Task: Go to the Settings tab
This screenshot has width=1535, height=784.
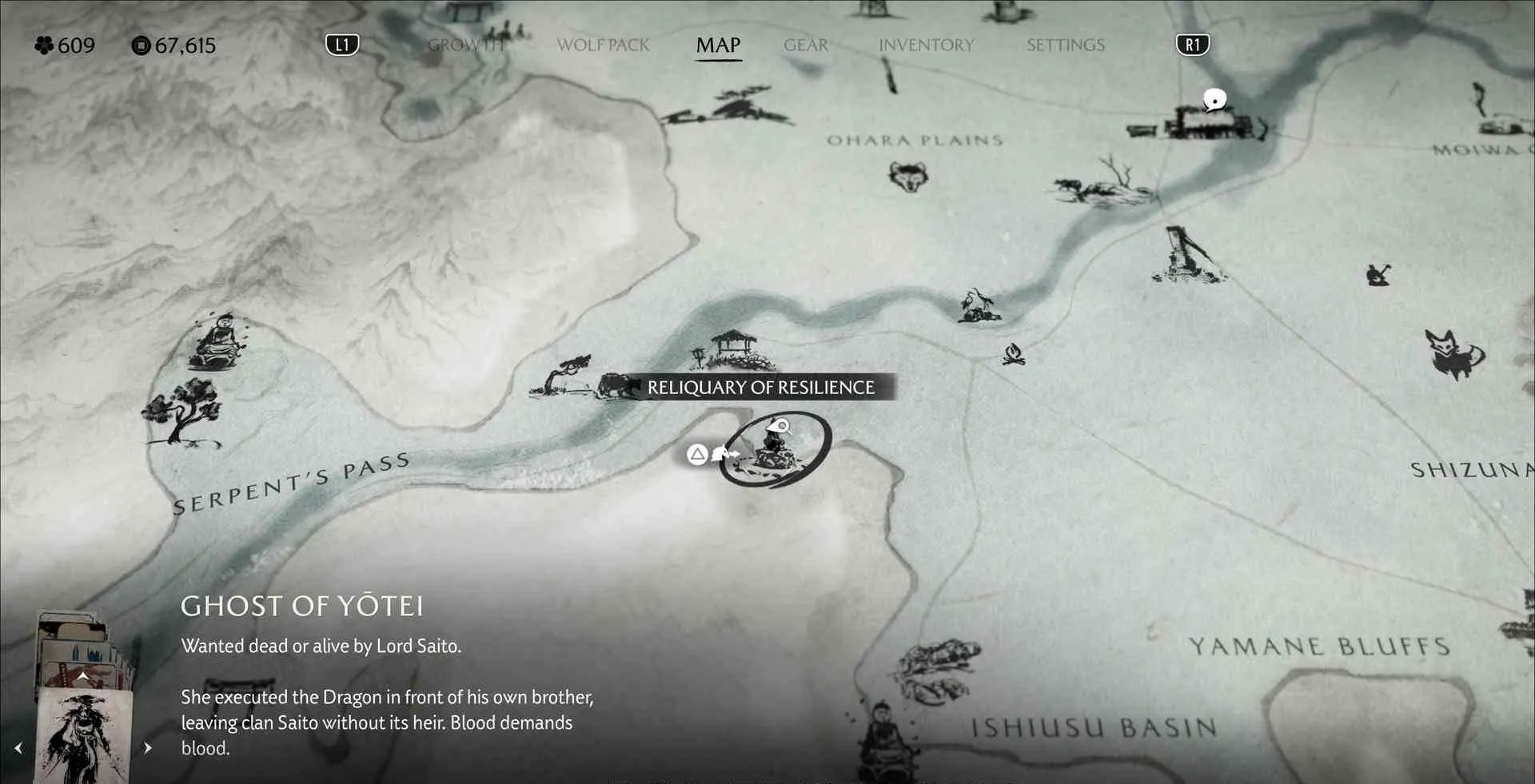Action: 1065,45
